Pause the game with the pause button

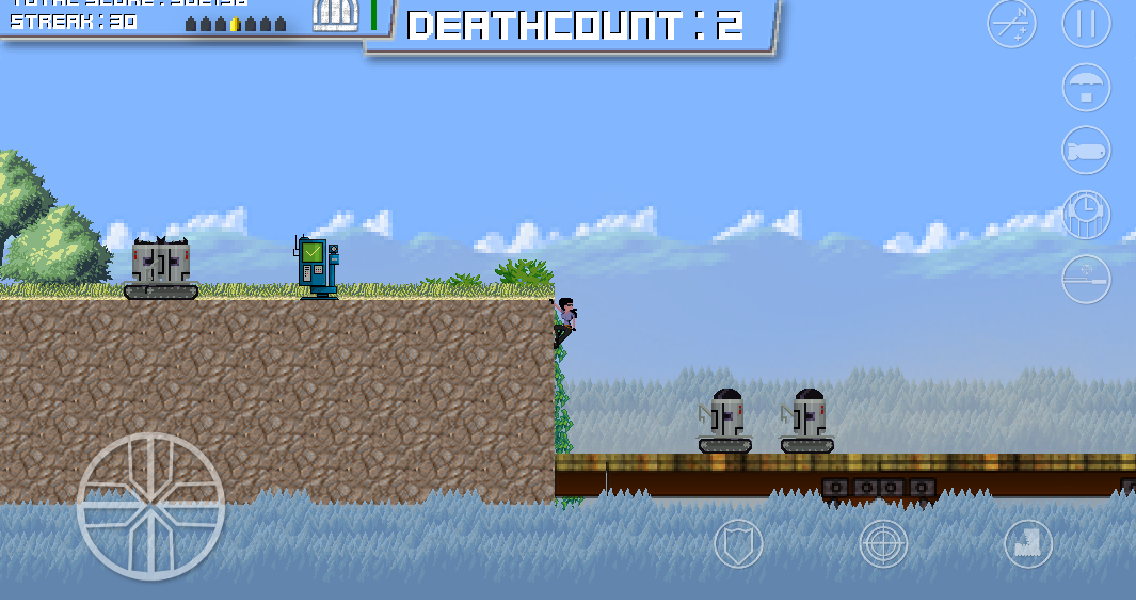click(x=1086, y=24)
